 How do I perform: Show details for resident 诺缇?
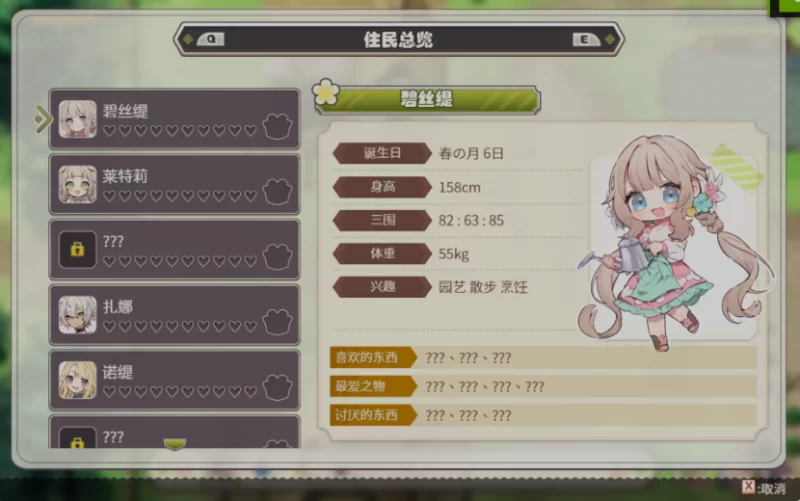[174, 379]
